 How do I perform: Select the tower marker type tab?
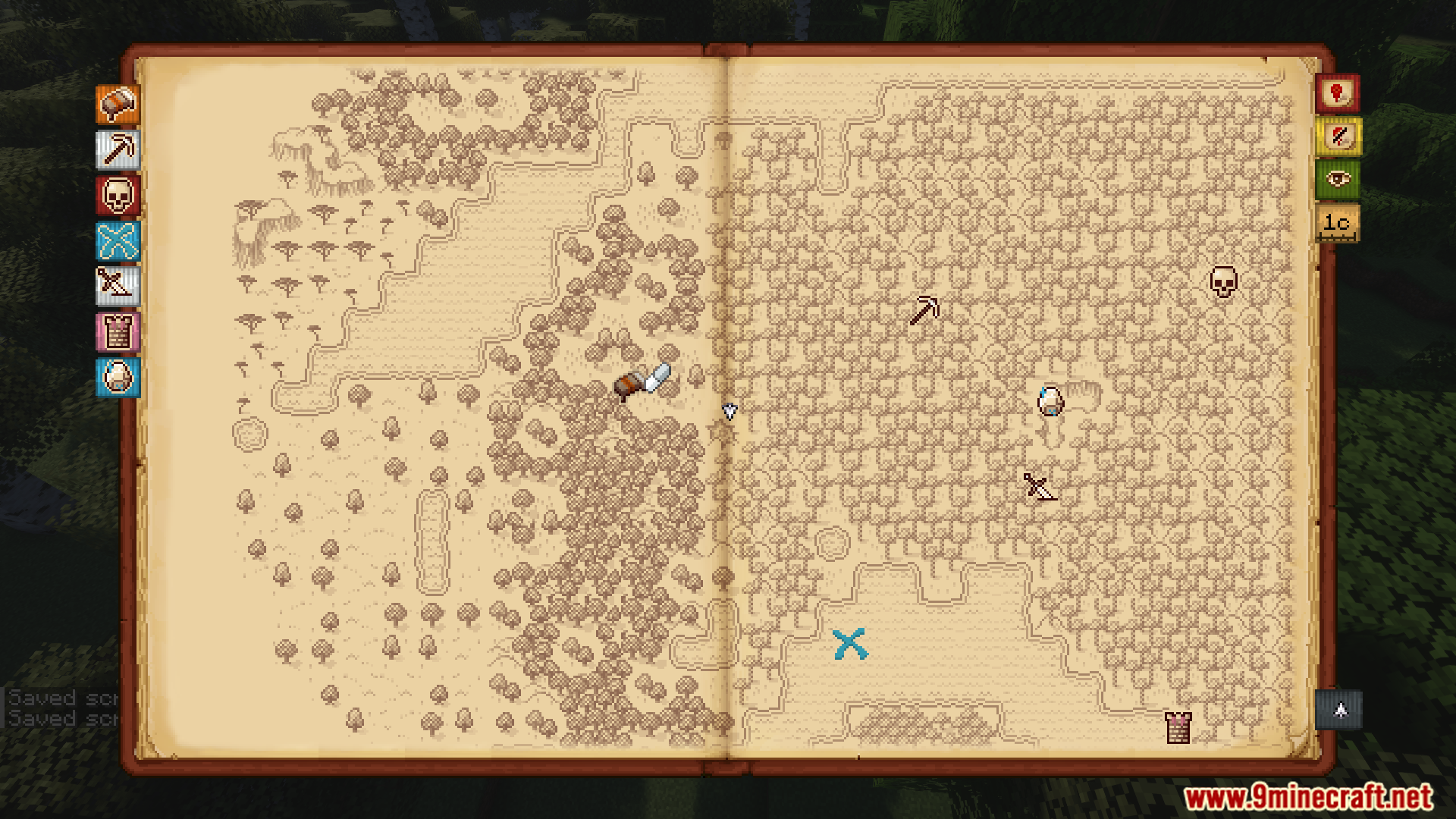[118, 332]
